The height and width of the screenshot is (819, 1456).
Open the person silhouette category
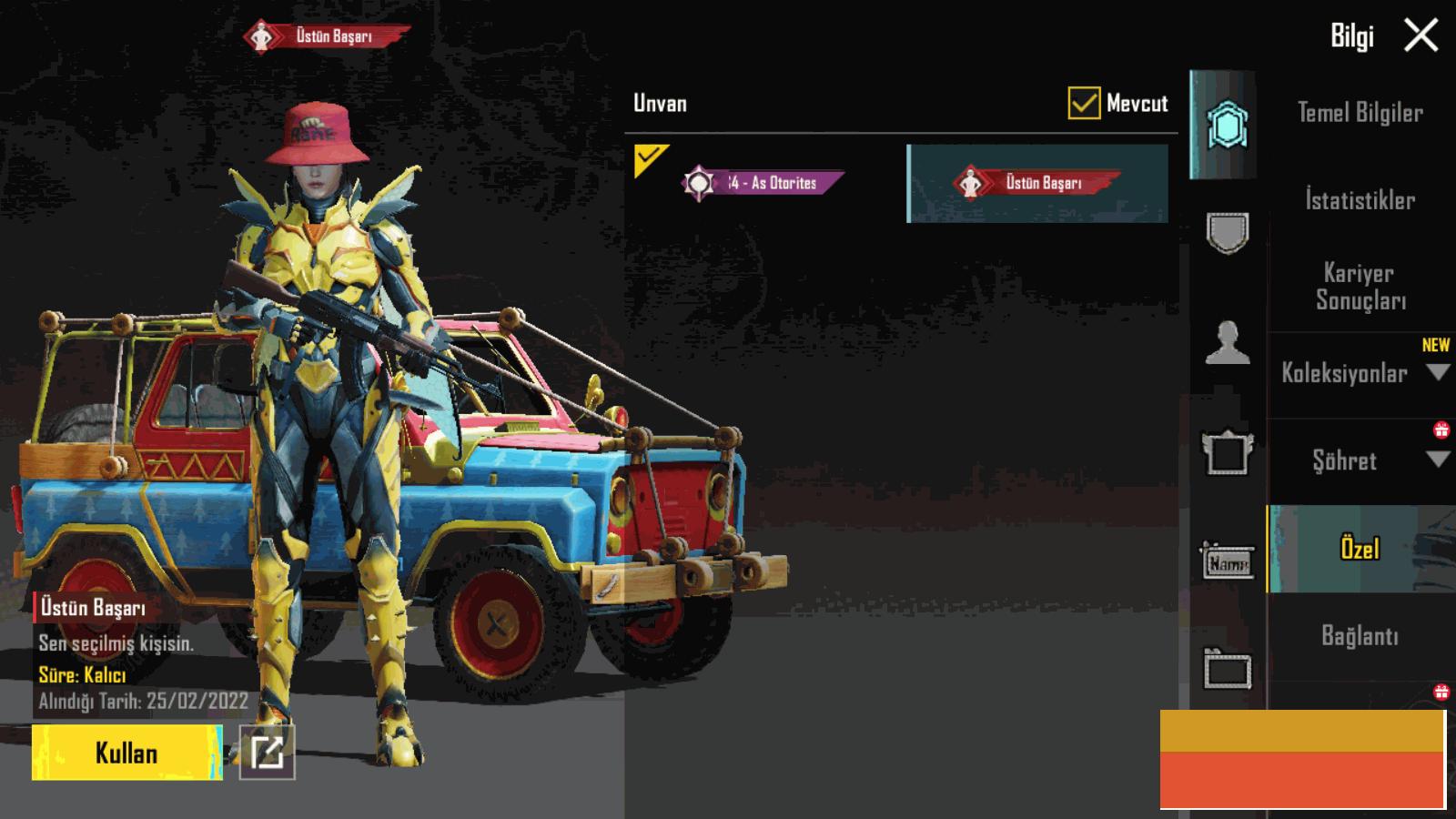click(x=1227, y=343)
